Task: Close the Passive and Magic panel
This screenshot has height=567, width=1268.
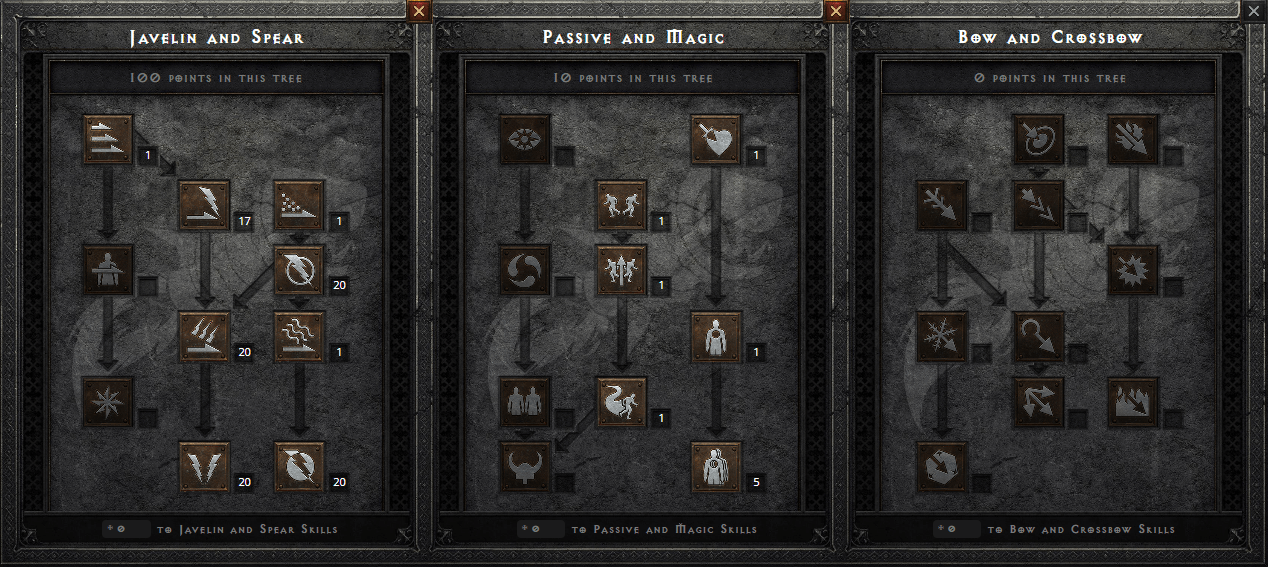Action: coord(837,10)
